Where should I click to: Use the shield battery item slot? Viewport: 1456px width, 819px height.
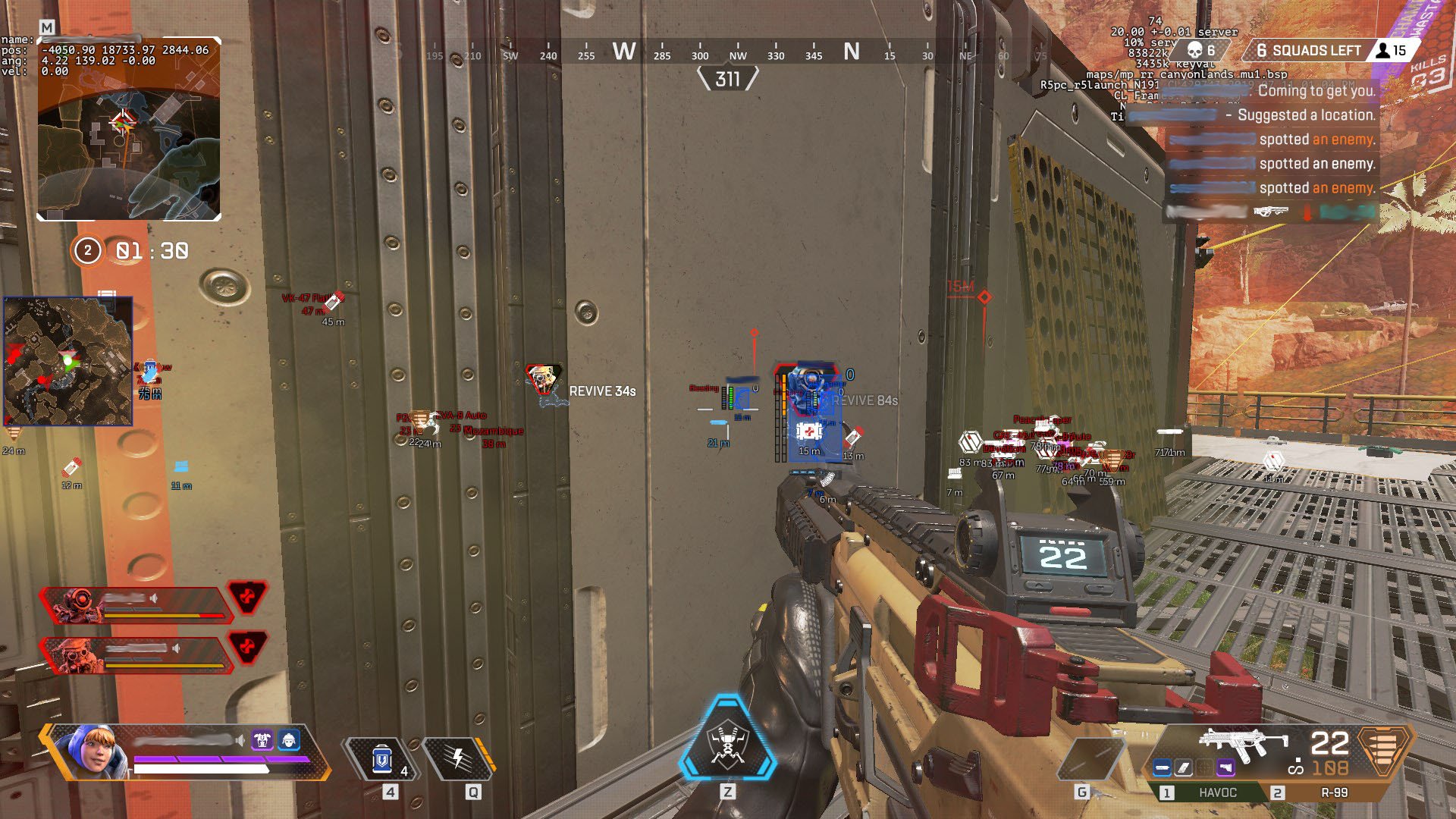tap(382, 759)
